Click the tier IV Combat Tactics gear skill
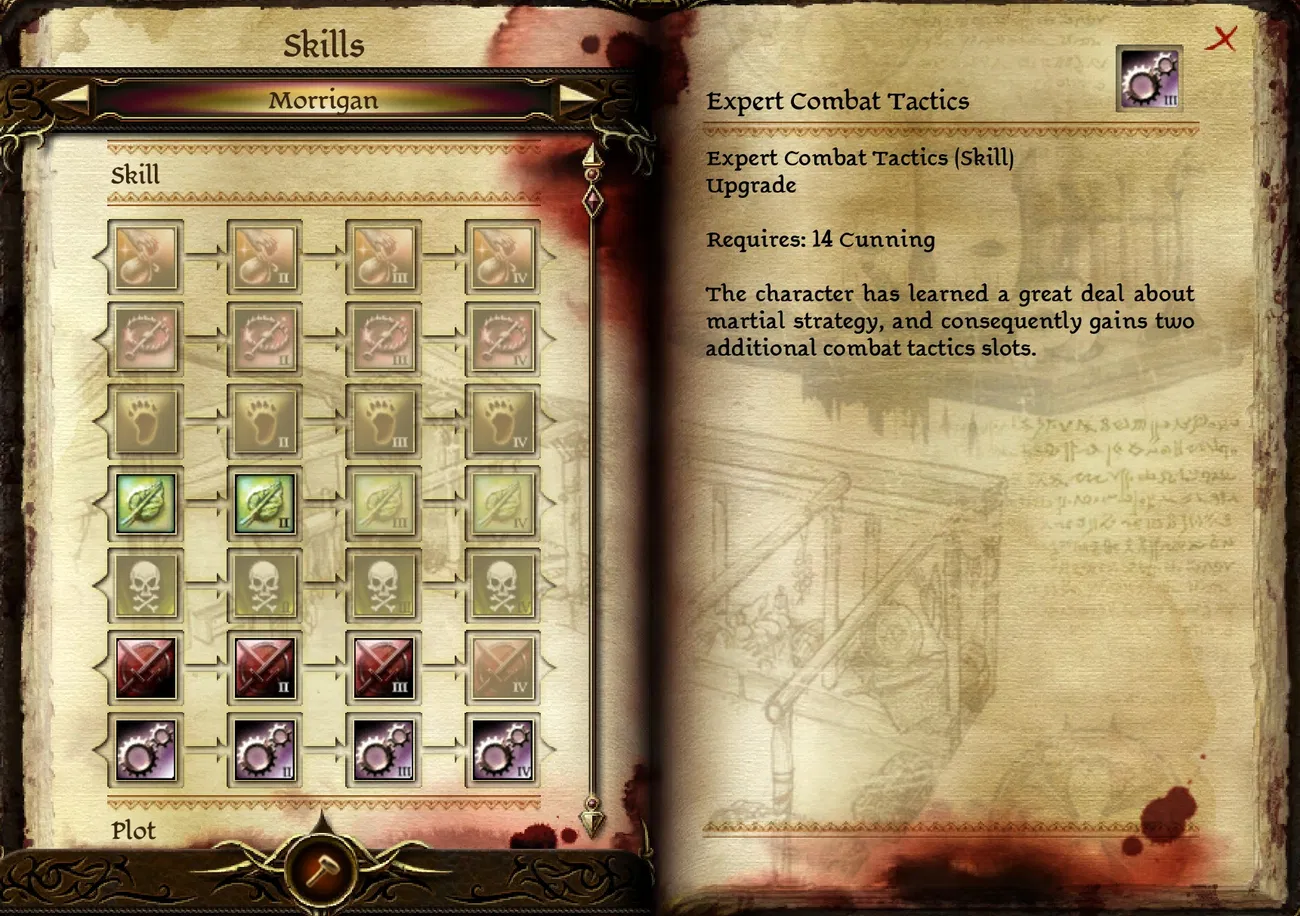The image size is (1300, 916). click(503, 750)
